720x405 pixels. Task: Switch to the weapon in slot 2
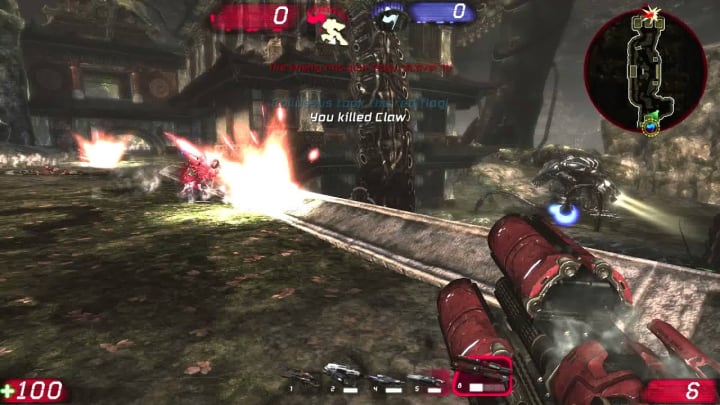click(x=340, y=375)
